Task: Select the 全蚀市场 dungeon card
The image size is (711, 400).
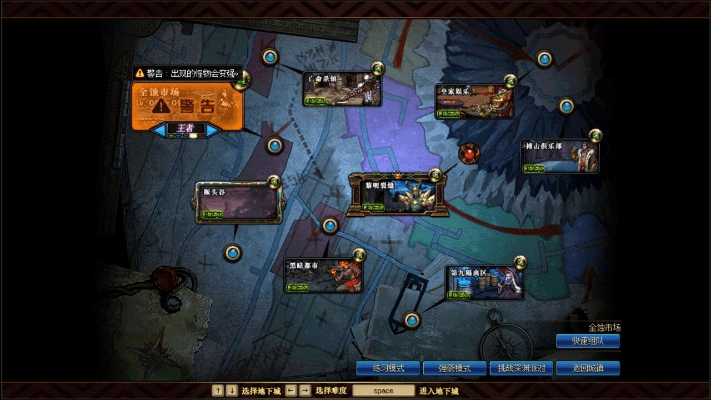Action: [x=186, y=104]
